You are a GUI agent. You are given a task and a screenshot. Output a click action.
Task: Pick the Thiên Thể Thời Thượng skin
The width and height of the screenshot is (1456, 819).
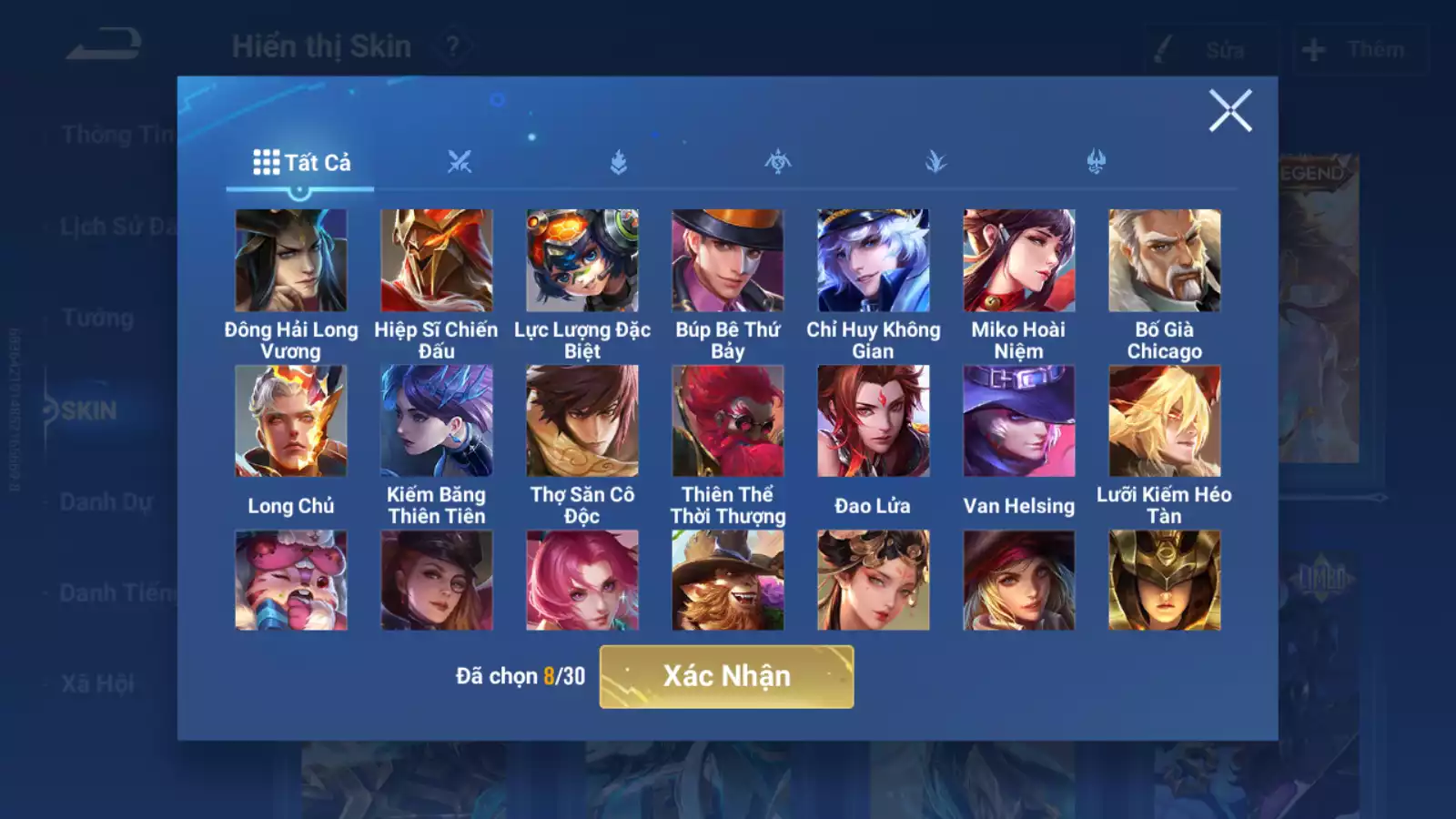coord(727,421)
